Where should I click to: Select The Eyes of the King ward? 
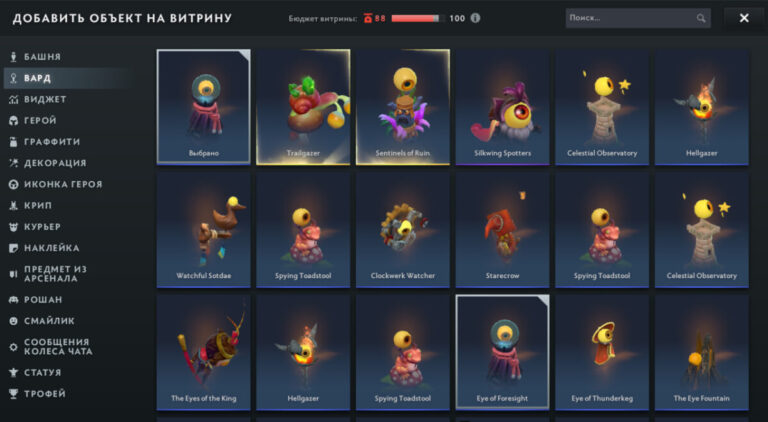point(204,352)
